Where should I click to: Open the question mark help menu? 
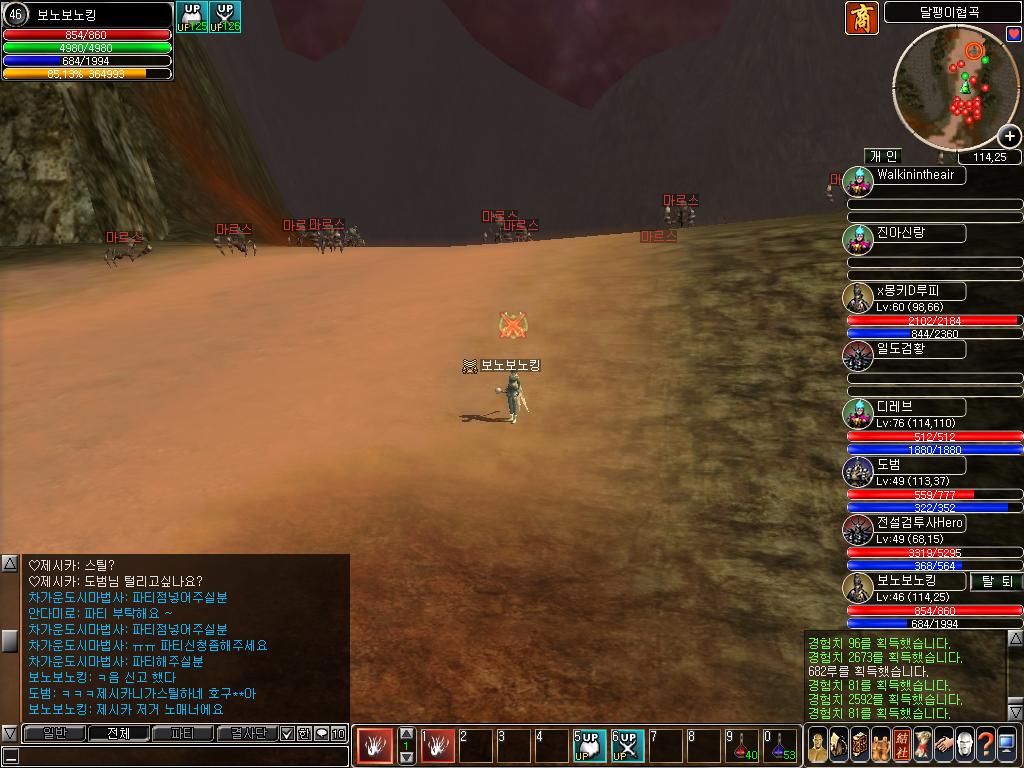985,745
